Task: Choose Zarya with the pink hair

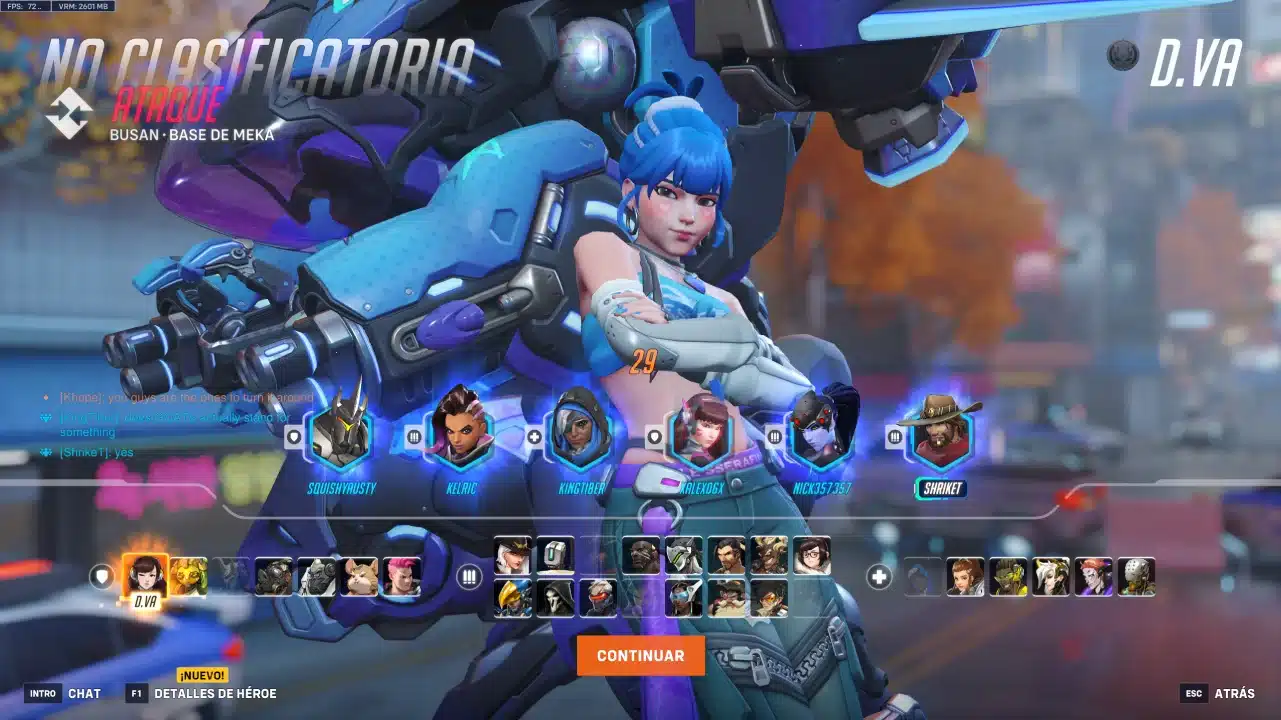Action: 401,577
